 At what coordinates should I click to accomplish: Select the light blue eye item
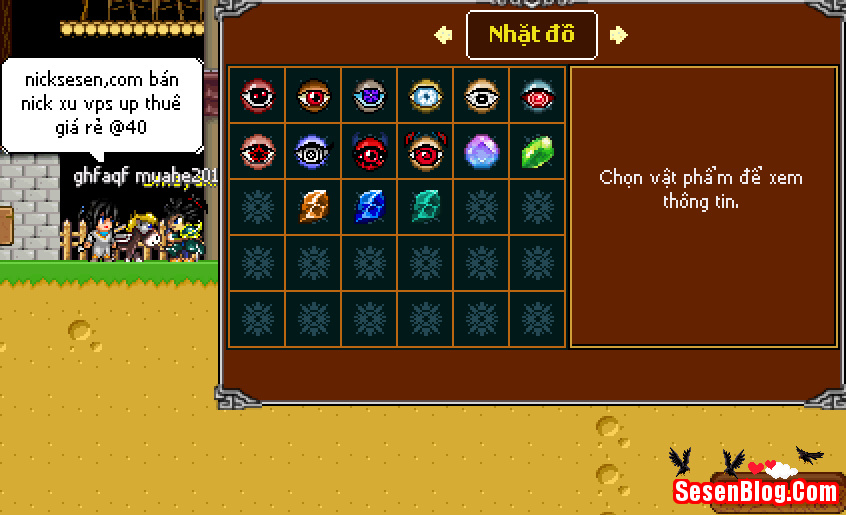(x=425, y=96)
